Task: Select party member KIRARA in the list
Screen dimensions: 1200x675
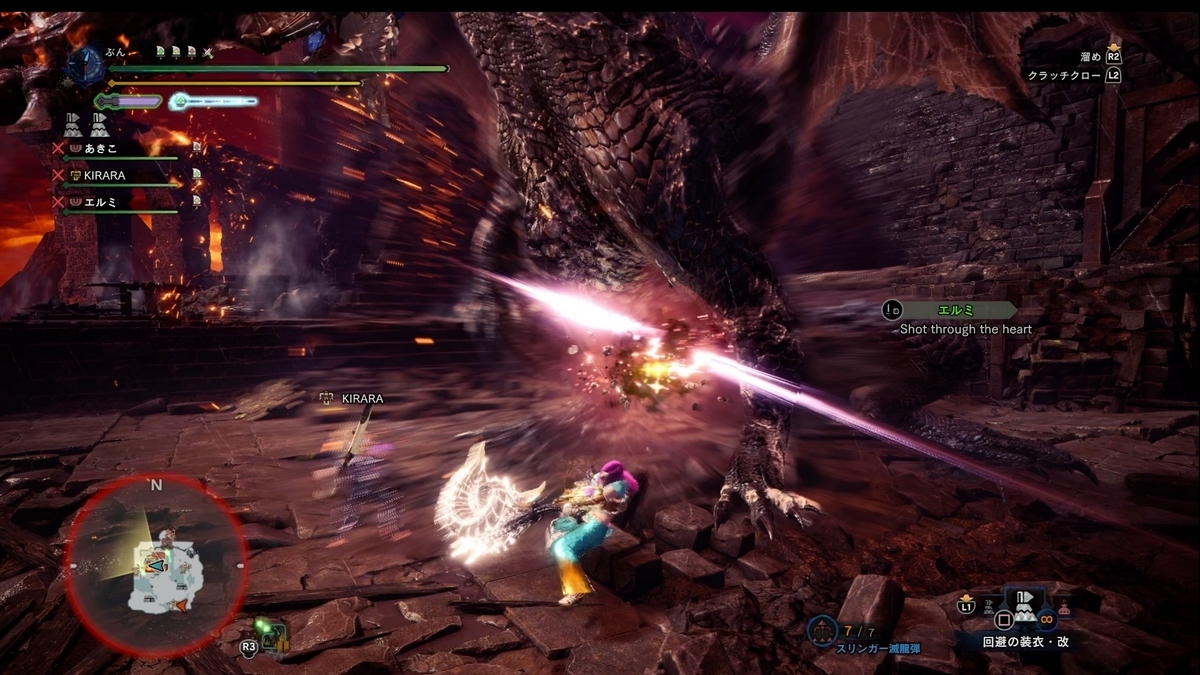Action: point(104,175)
